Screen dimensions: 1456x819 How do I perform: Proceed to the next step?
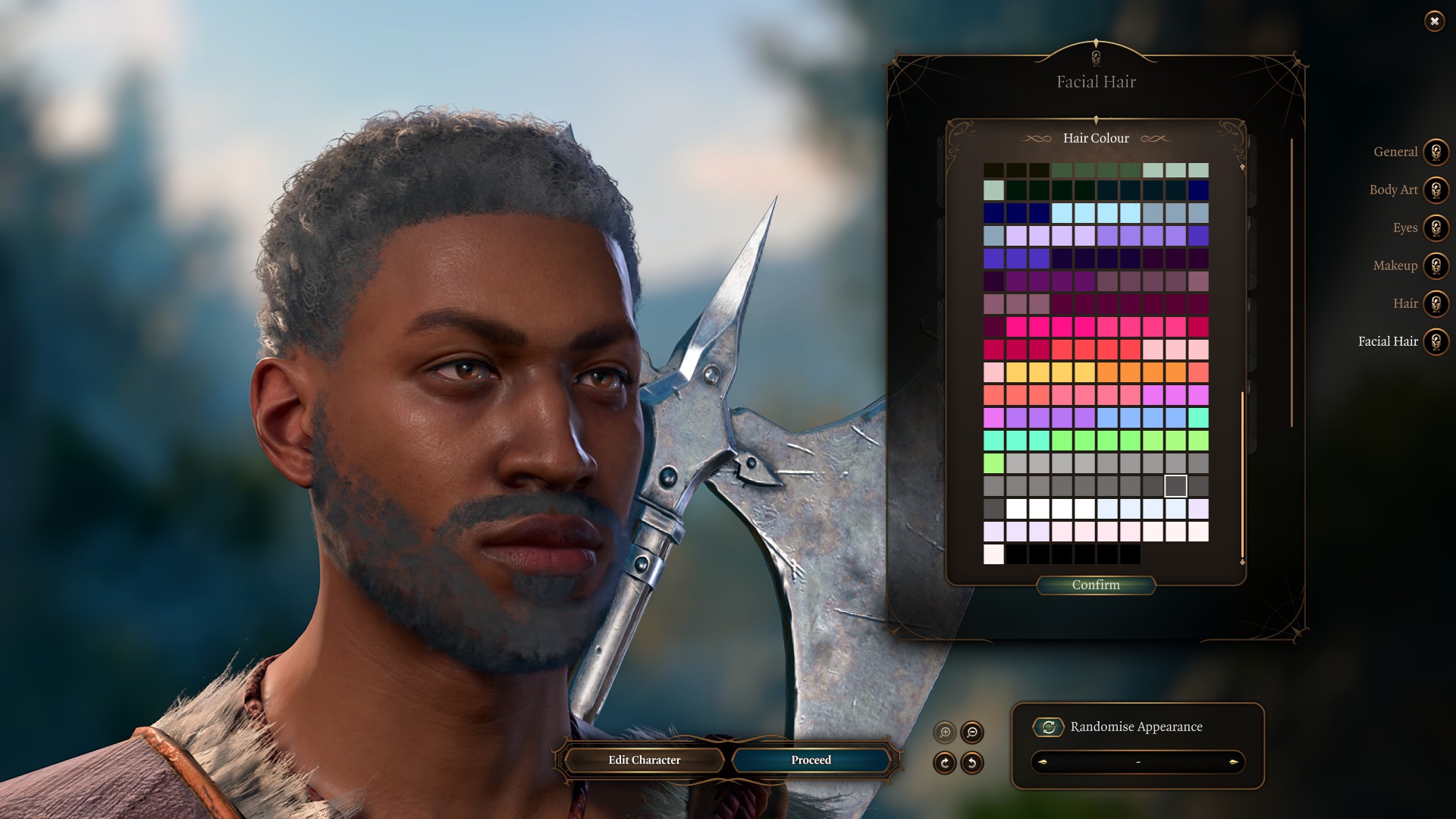[x=811, y=760]
